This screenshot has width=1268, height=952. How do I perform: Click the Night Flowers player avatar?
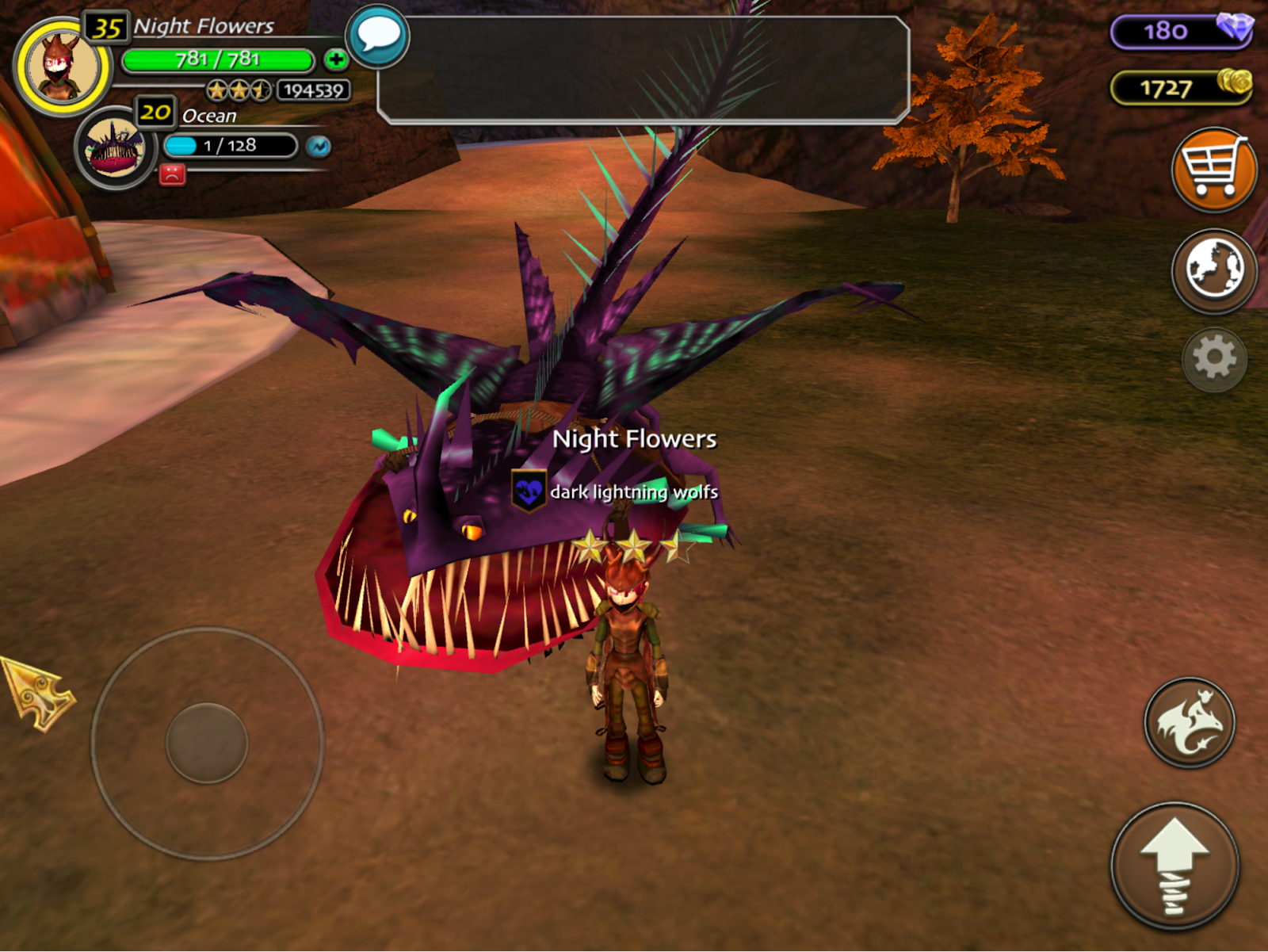pyautogui.click(x=62, y=67)
